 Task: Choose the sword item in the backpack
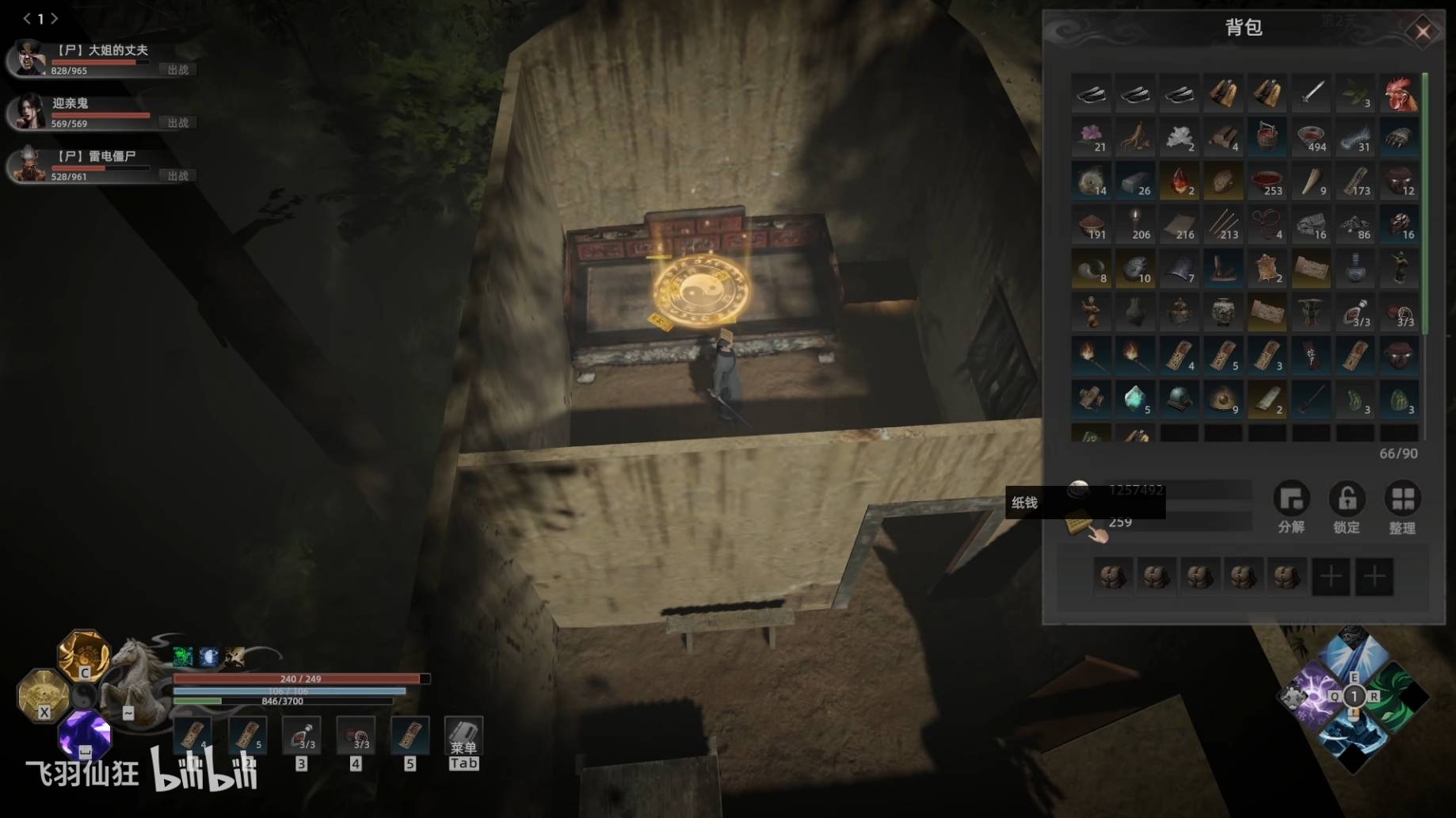[1311, 94]
